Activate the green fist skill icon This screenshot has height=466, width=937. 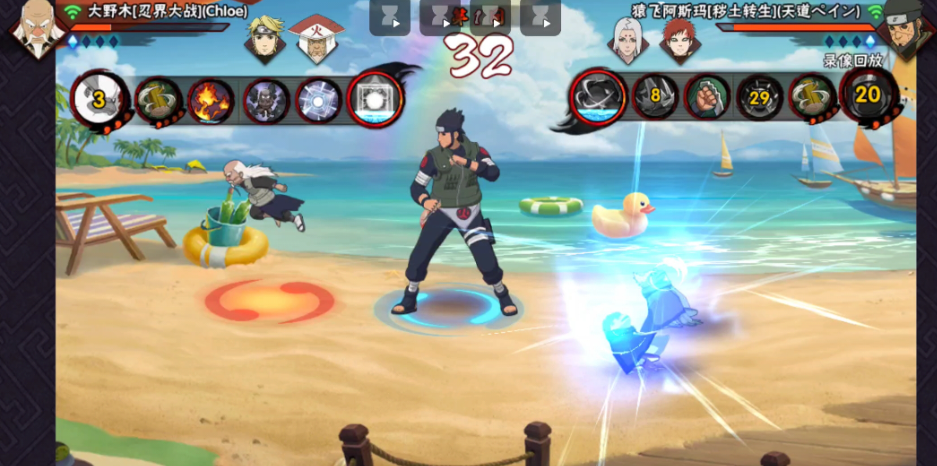(x=707, y=97)
